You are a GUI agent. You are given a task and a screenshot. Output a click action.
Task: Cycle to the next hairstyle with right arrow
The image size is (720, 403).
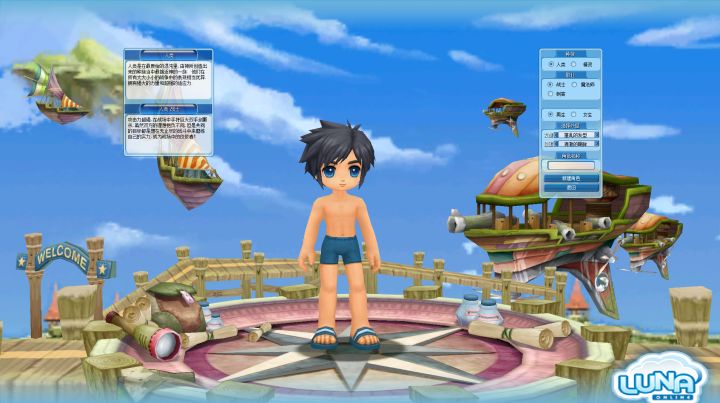[x=597, y=134]
